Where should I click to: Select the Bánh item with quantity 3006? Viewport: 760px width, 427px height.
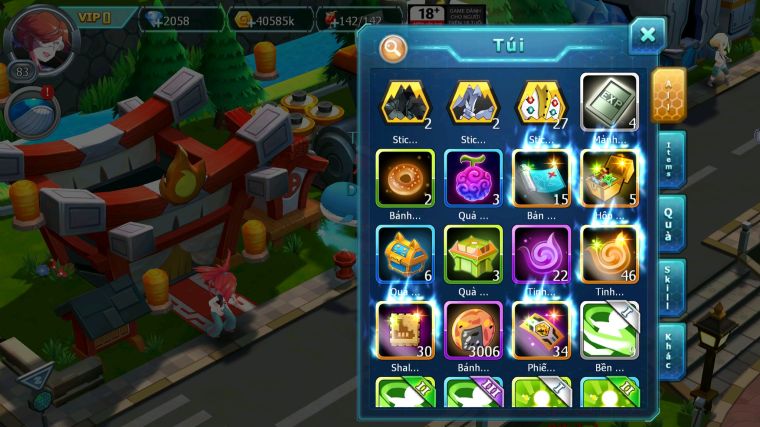(x=473, y=330)
